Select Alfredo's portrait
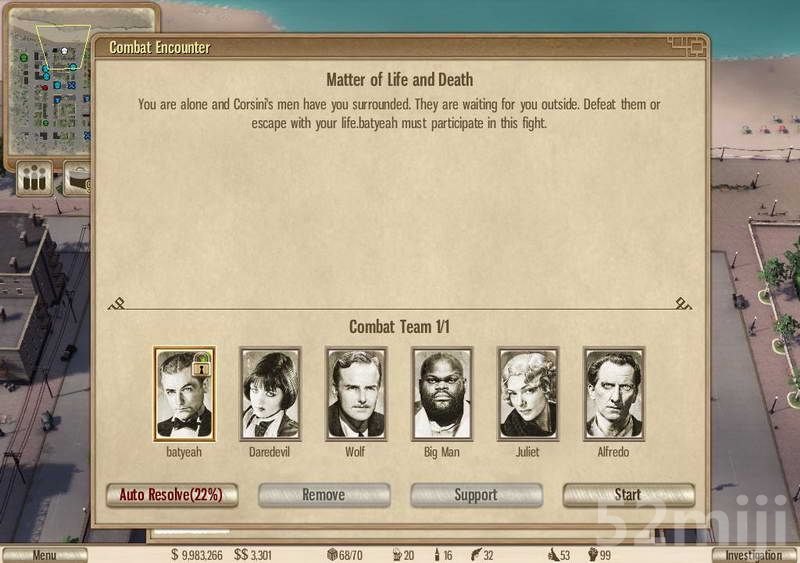 point(614,395)
